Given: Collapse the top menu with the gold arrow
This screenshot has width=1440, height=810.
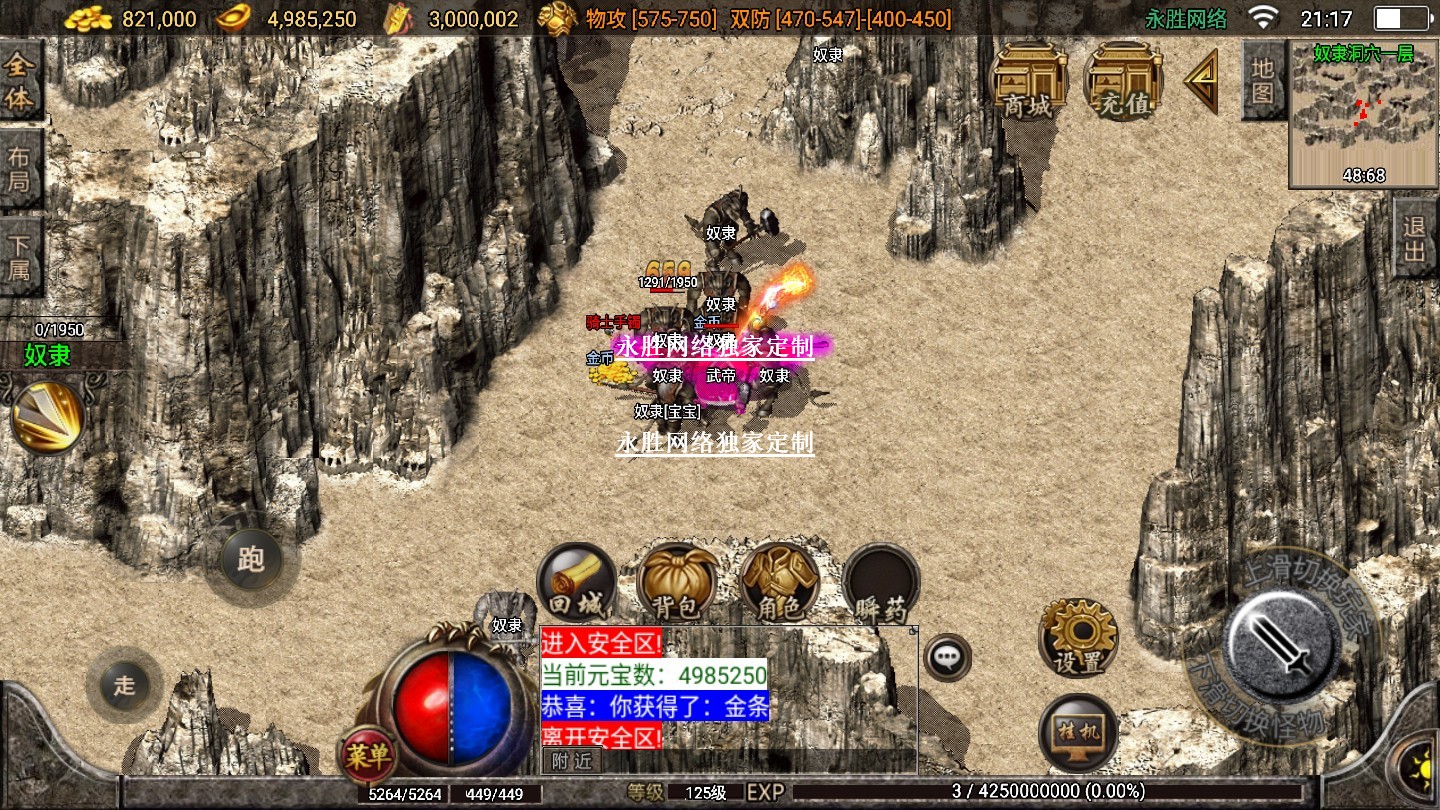Looking at the screenshot, I should coord(1203,81).
